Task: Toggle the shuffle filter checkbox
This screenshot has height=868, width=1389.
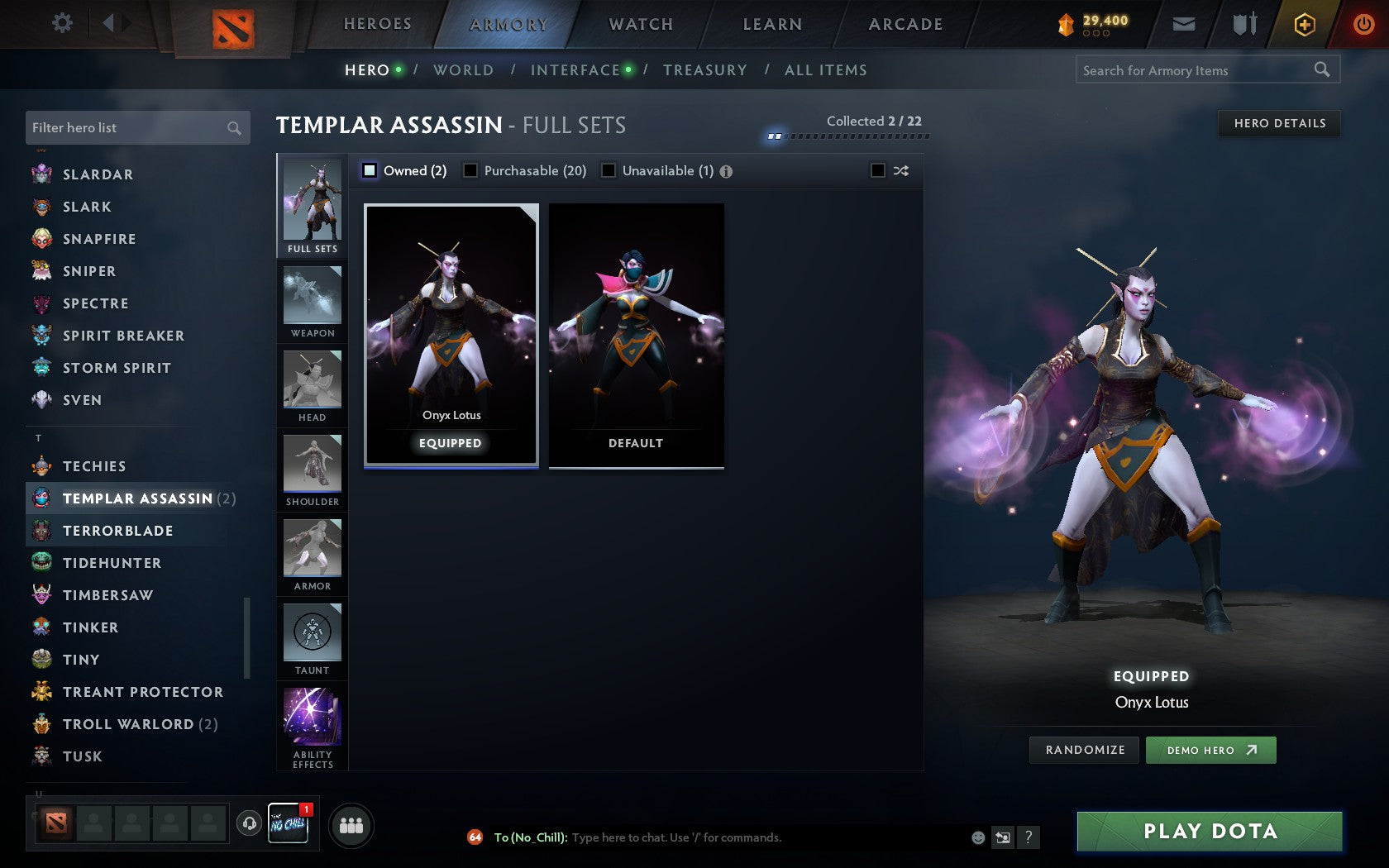Action: point(880,170)
